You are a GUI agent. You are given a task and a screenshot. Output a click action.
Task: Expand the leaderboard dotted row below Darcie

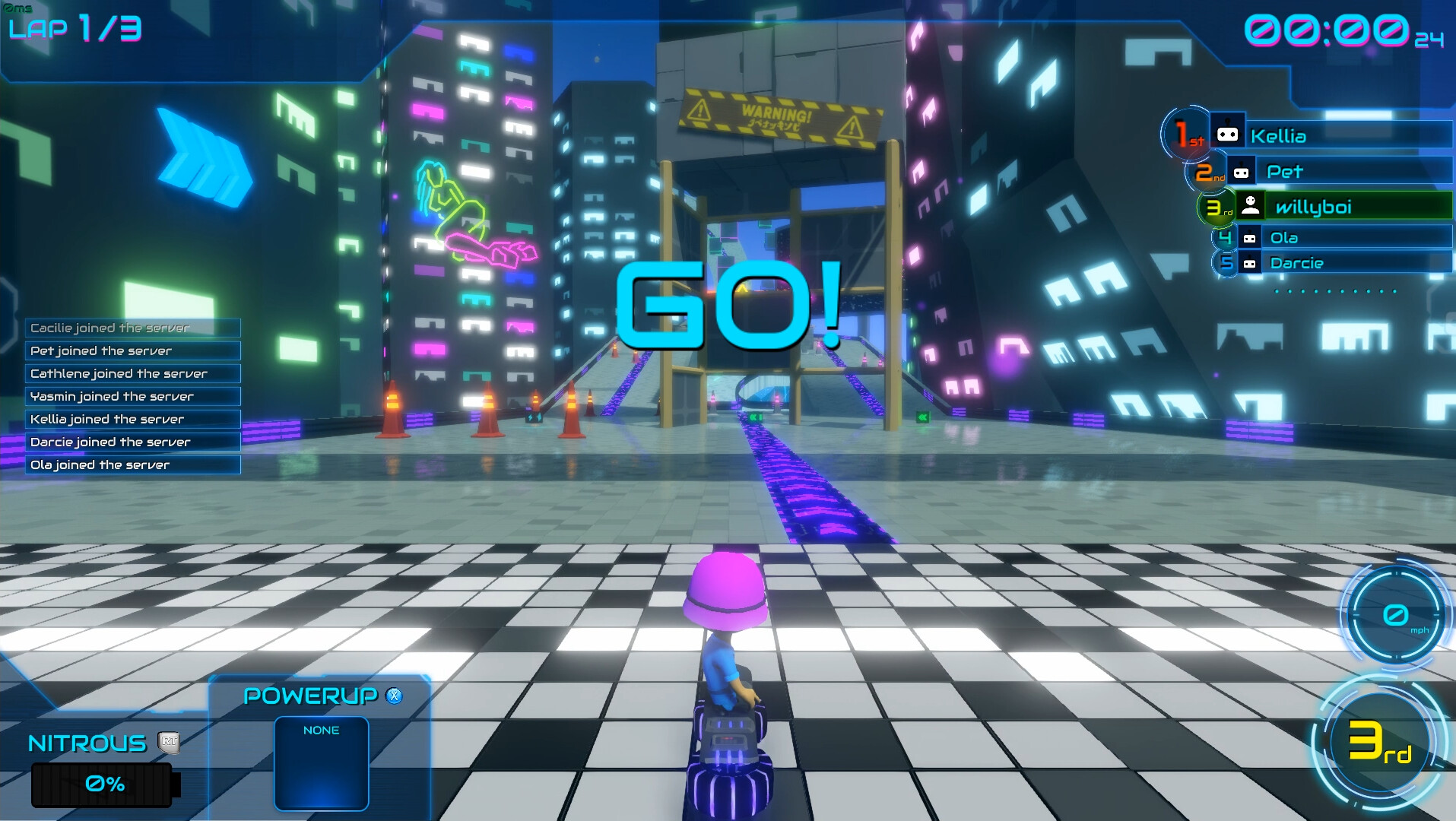pos(1335,293)
